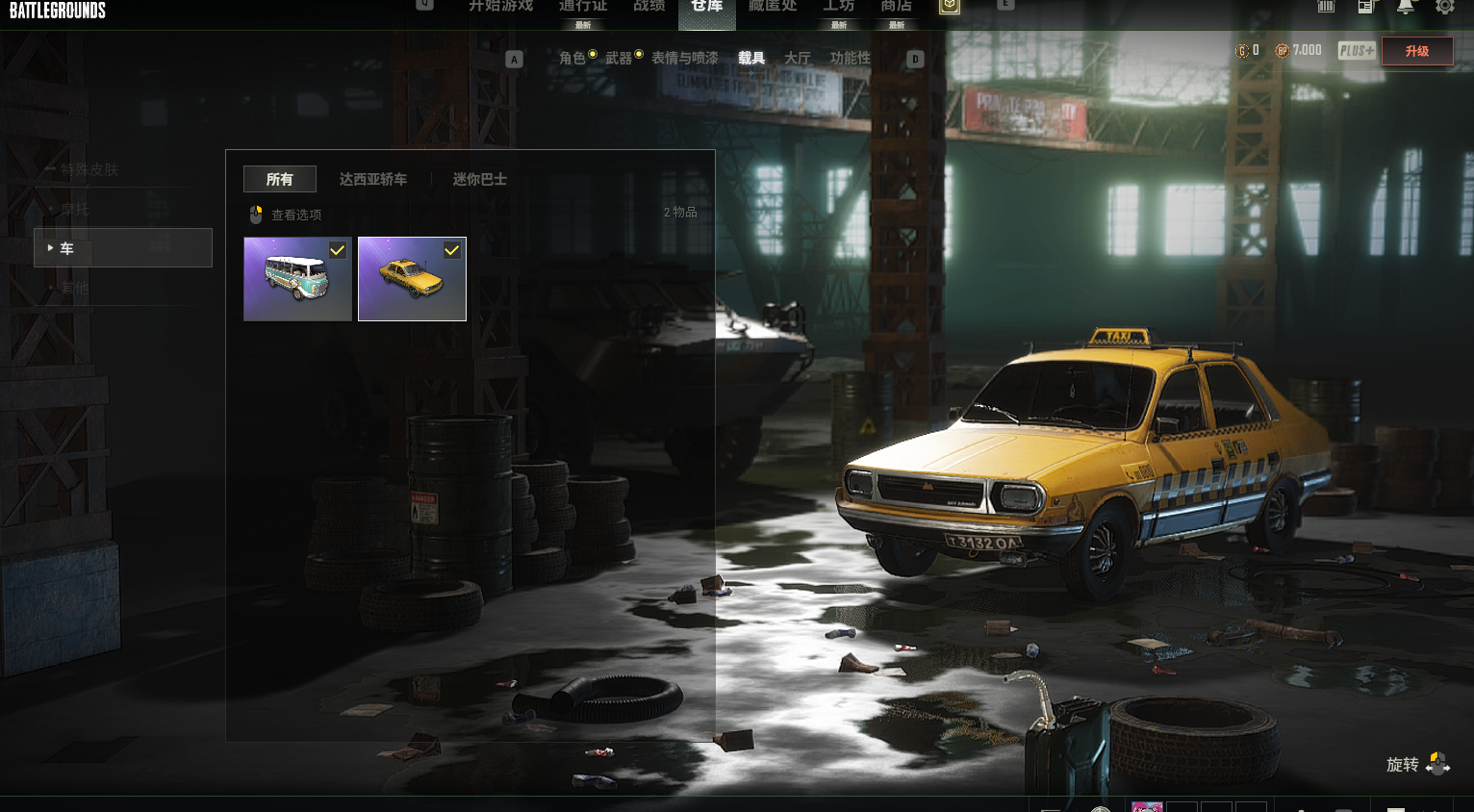
Task: Open the 表情与喷漆 (Emotes & Sprays) tab
Action: pos(685,59)
